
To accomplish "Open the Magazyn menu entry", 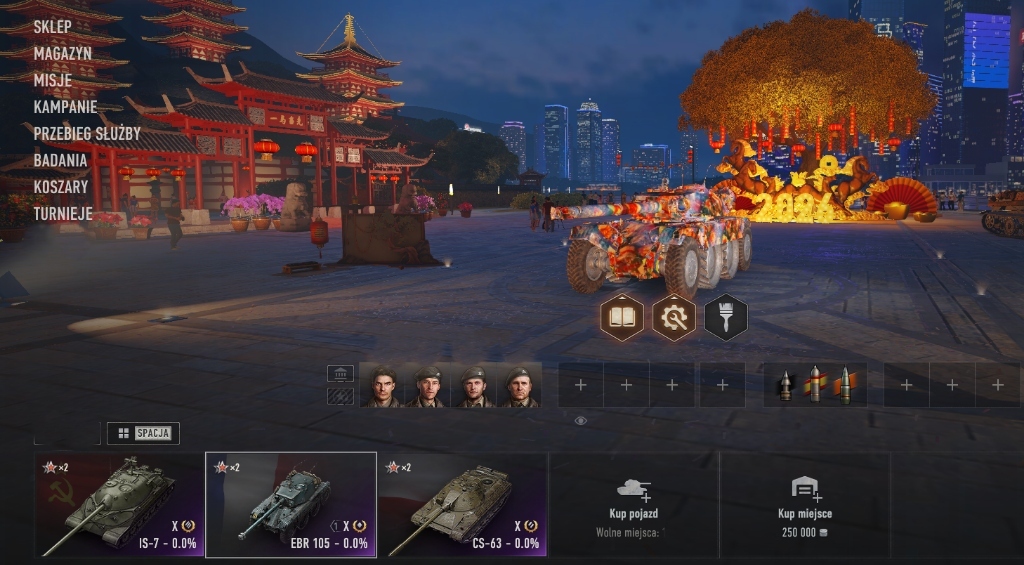I will coord(62,54).
